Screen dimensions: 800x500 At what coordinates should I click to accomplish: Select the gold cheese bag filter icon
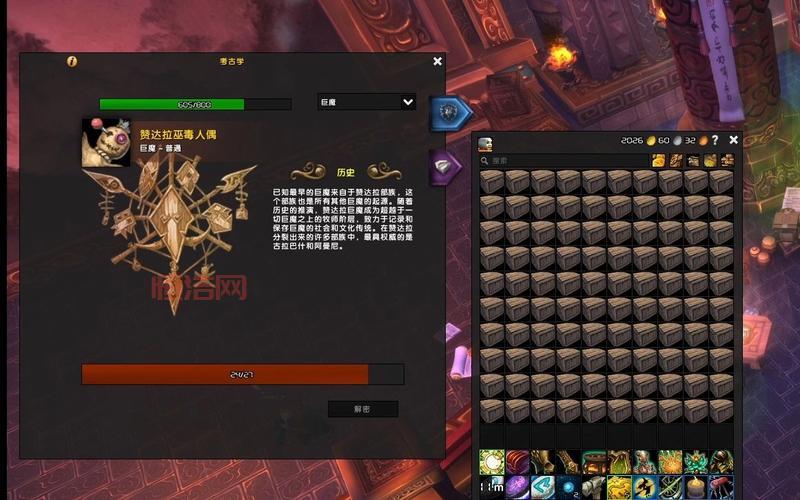659,160
